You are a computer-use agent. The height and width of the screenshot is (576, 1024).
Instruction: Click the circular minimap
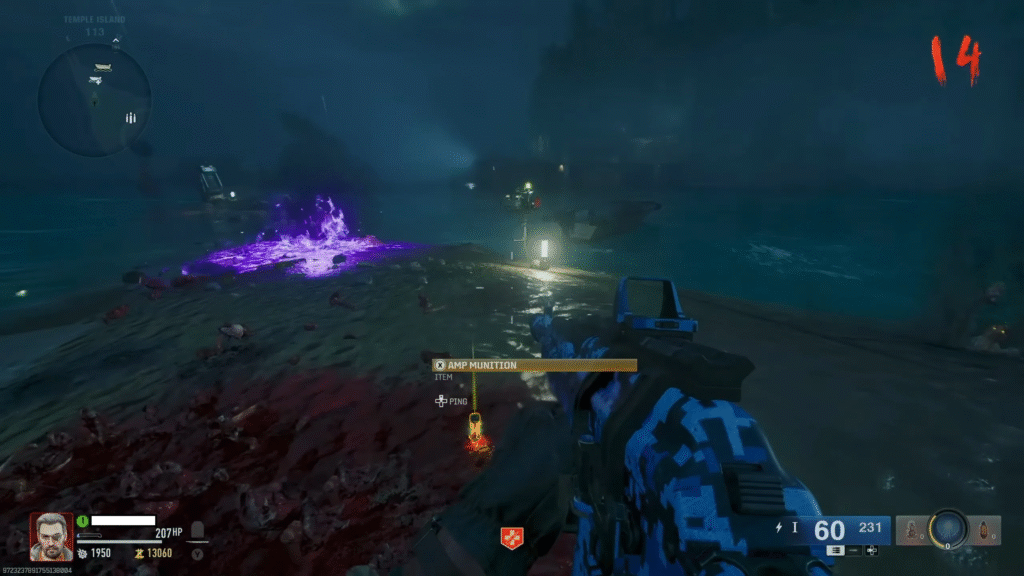click(x=93, y=99)
